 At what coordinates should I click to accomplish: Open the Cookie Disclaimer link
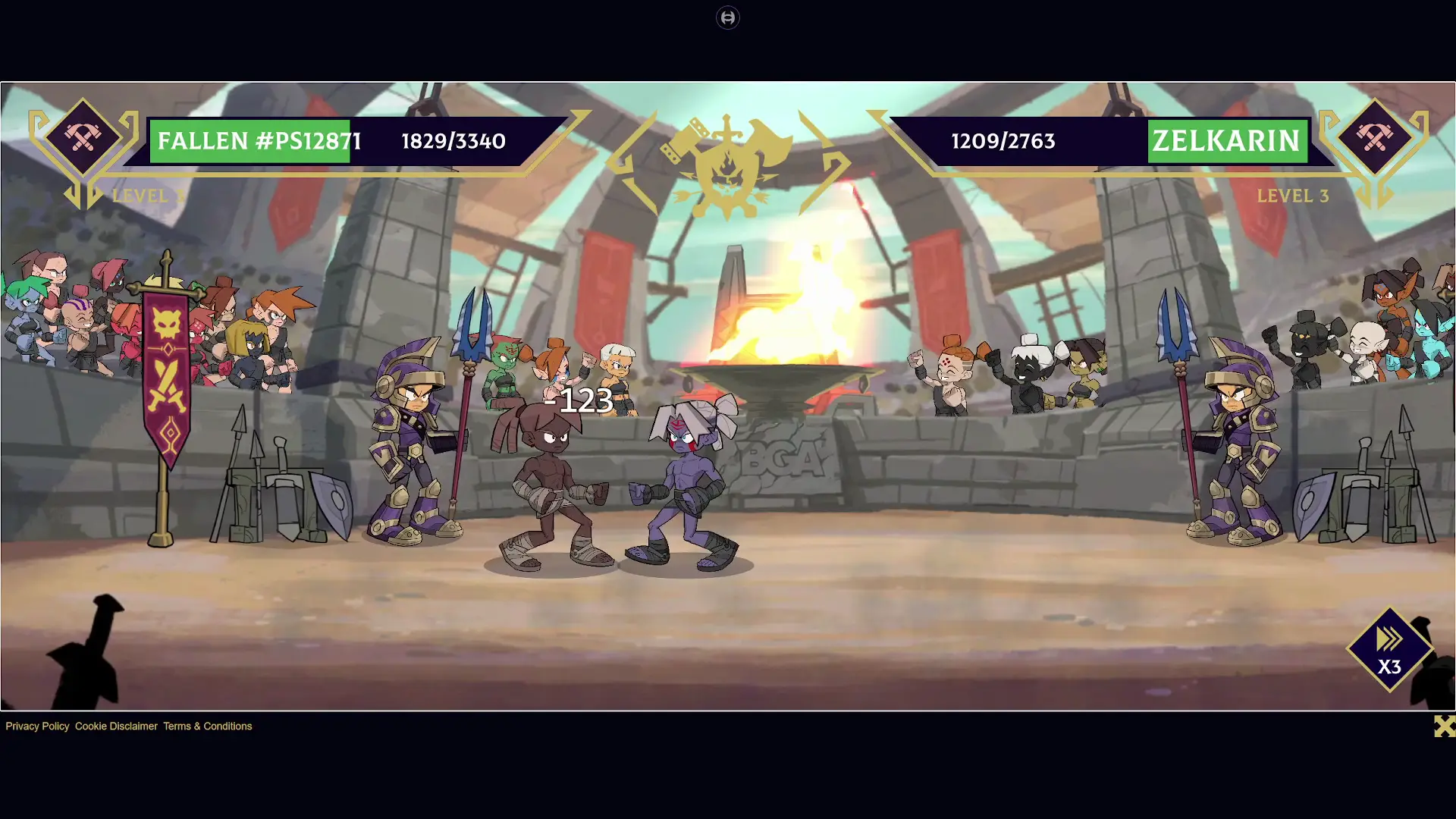[115, 726]
